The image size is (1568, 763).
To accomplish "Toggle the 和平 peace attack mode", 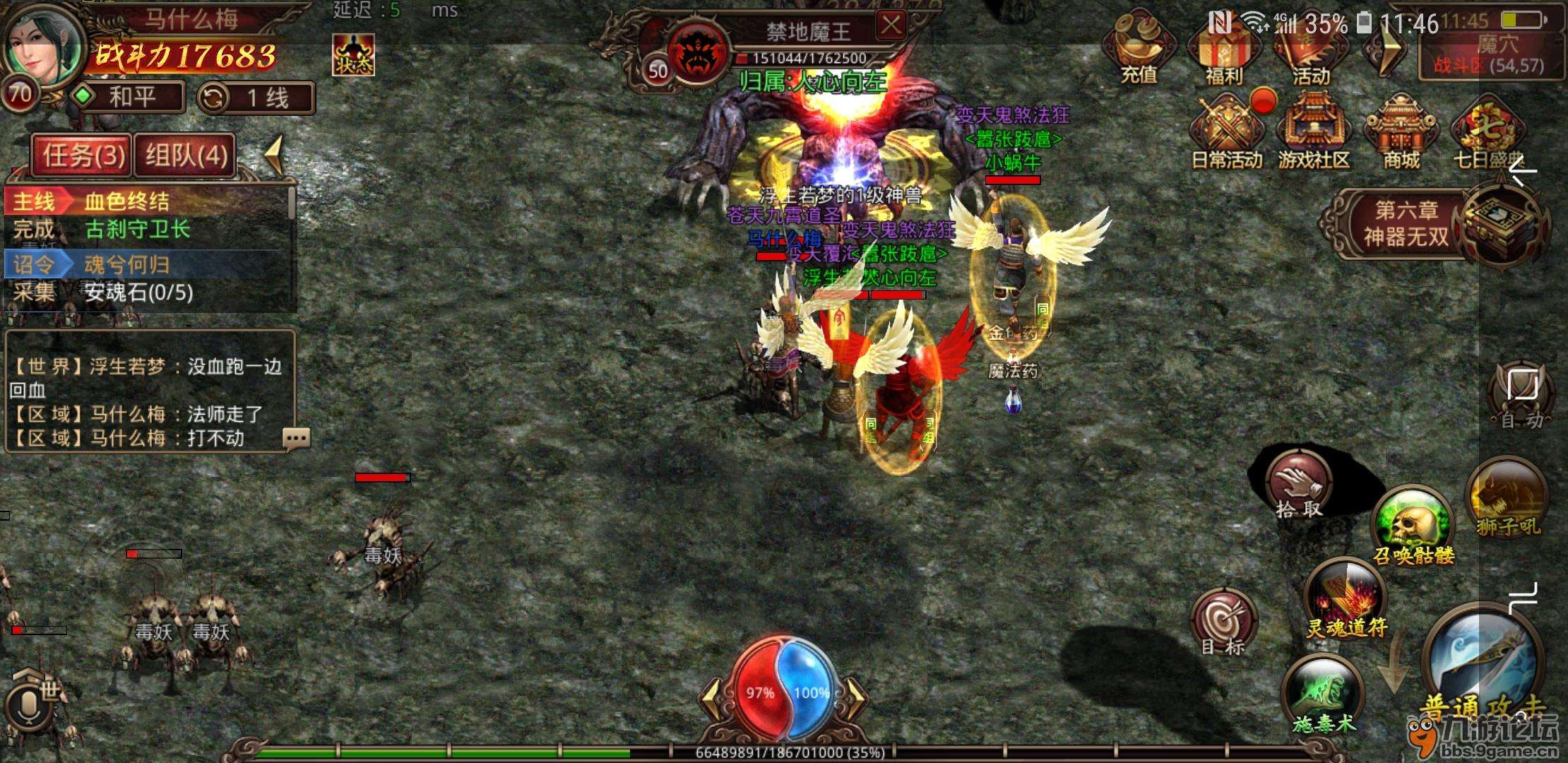I will point(129,97).
